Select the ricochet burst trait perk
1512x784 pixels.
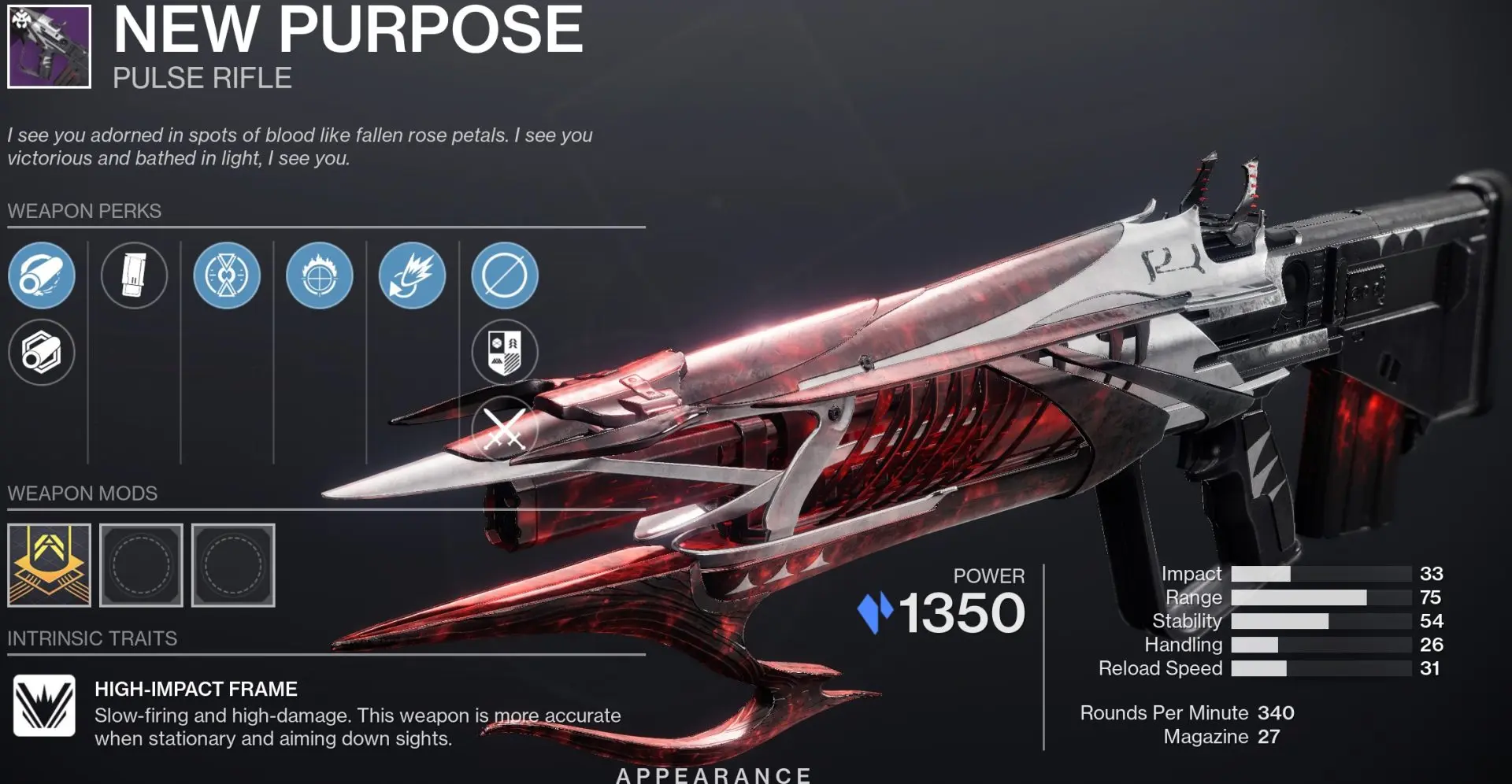[x=411, y=276]
